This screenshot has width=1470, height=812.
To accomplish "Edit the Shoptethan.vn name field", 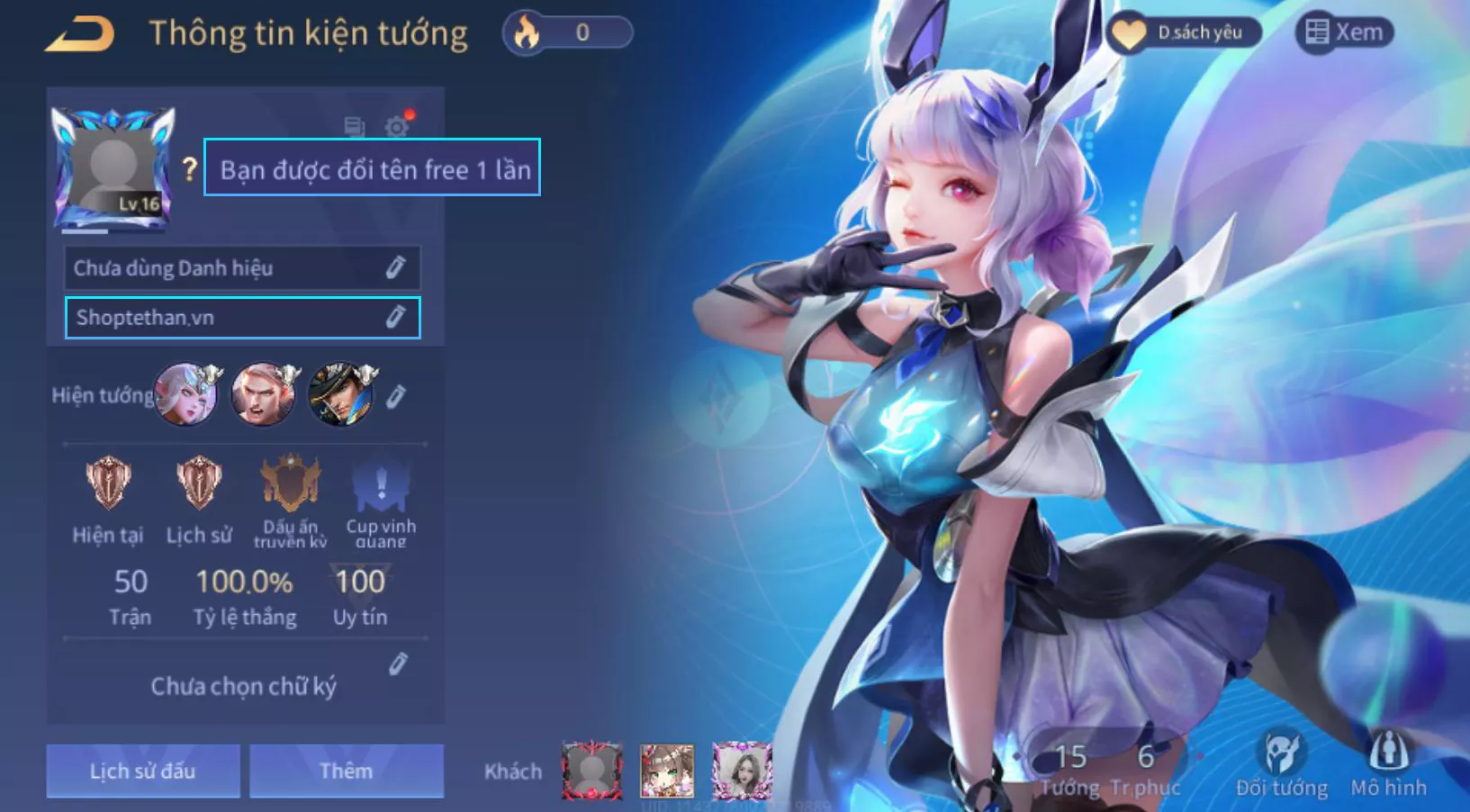I will point(395,317).
